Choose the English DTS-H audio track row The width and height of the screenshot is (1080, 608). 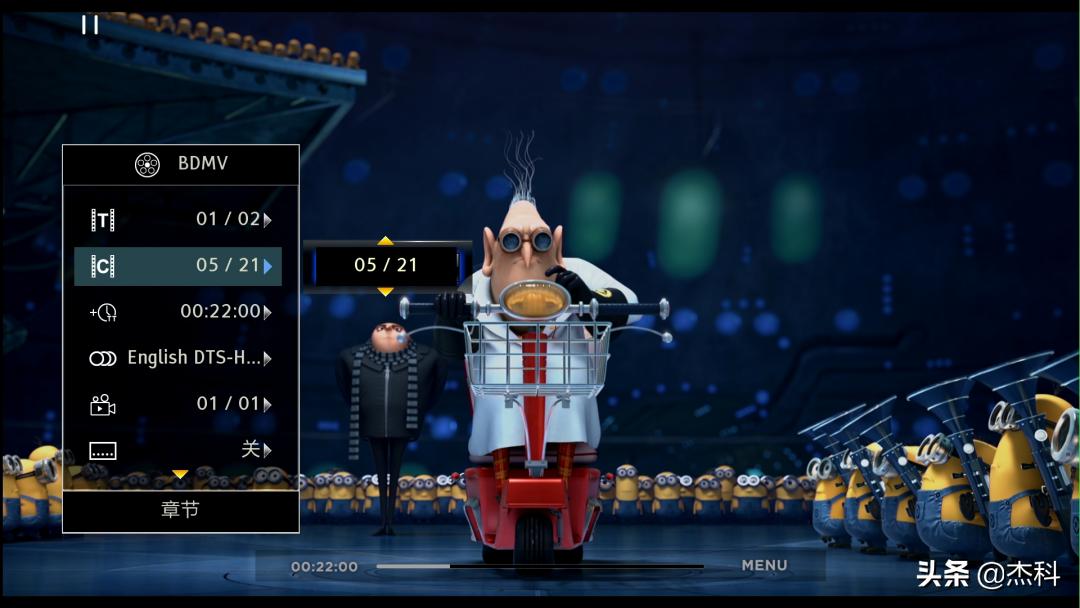click(180, 358)
